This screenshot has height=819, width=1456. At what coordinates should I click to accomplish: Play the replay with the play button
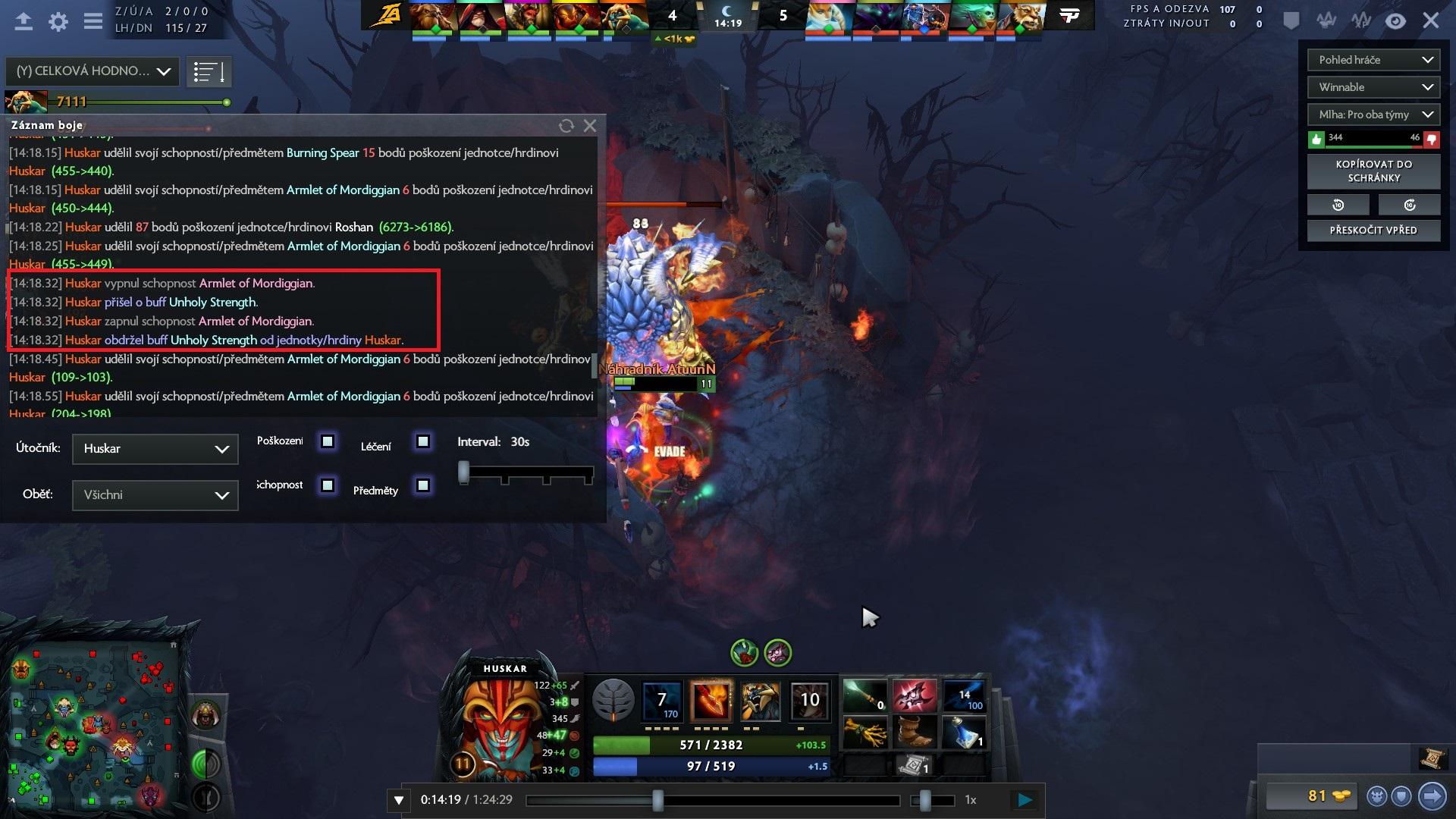(x=1025, y=800)
